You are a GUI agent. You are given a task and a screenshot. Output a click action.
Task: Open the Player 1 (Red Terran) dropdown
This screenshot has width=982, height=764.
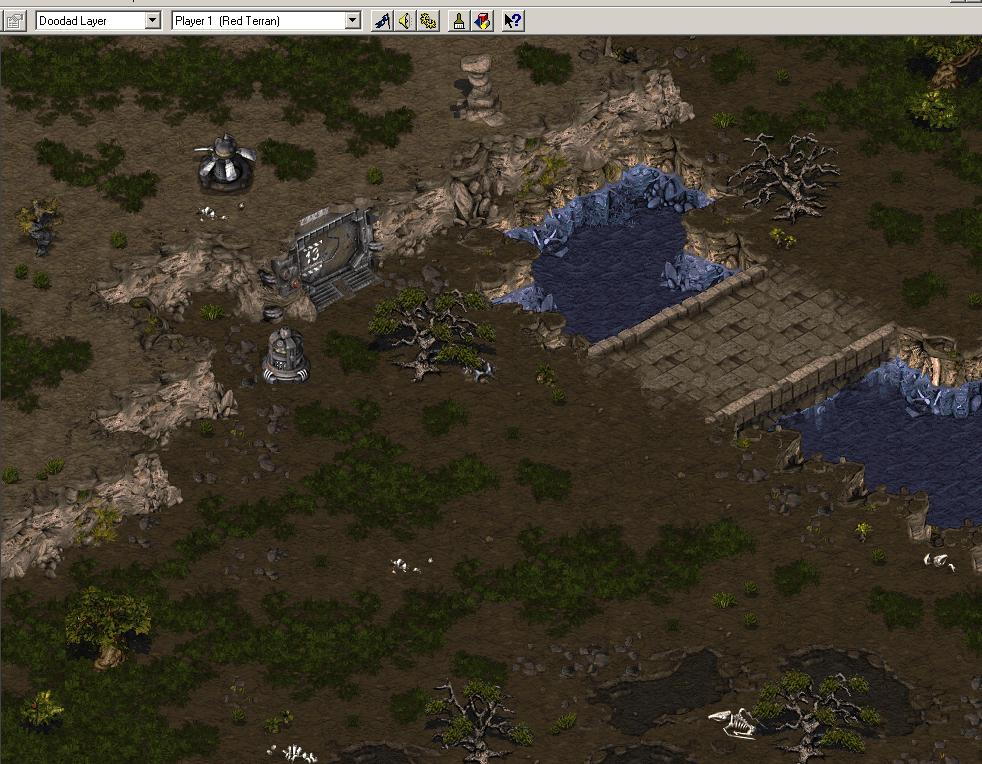pos(352,20)
